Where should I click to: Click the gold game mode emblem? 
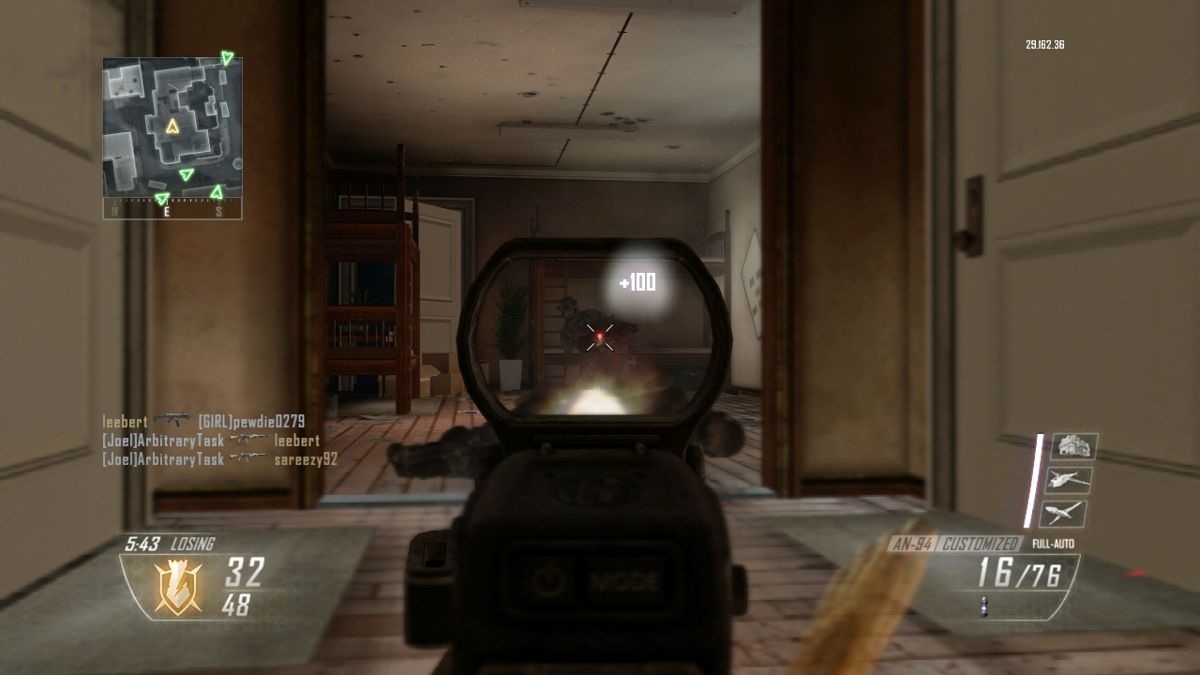177,584
